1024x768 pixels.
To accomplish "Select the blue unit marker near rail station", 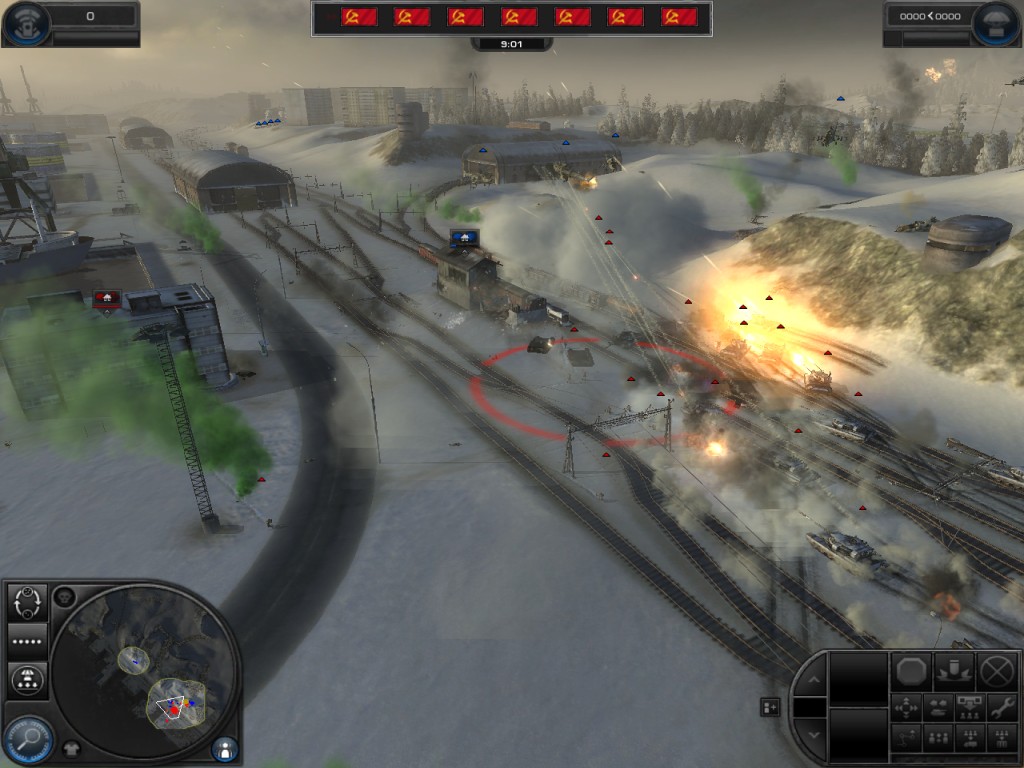I will [463, 237].
